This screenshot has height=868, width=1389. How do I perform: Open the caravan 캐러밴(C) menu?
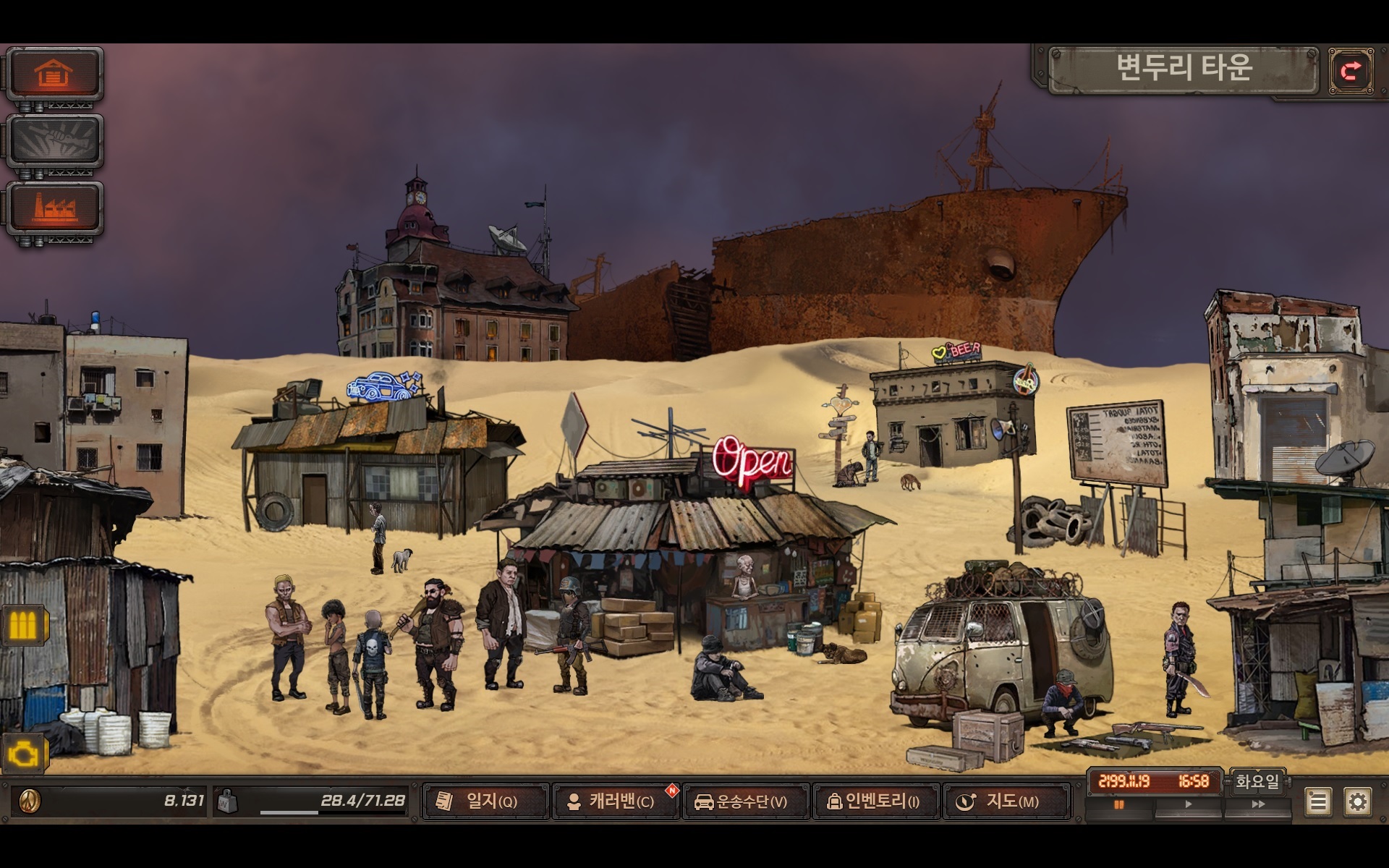tap(616, 801)
